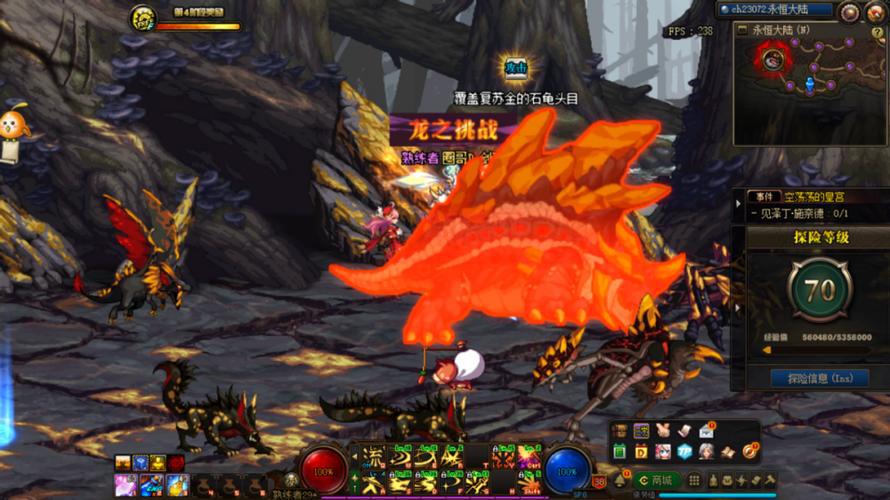Open the yellow D calendar icon
The image size is (890, 500).
(x=641, y=452)
